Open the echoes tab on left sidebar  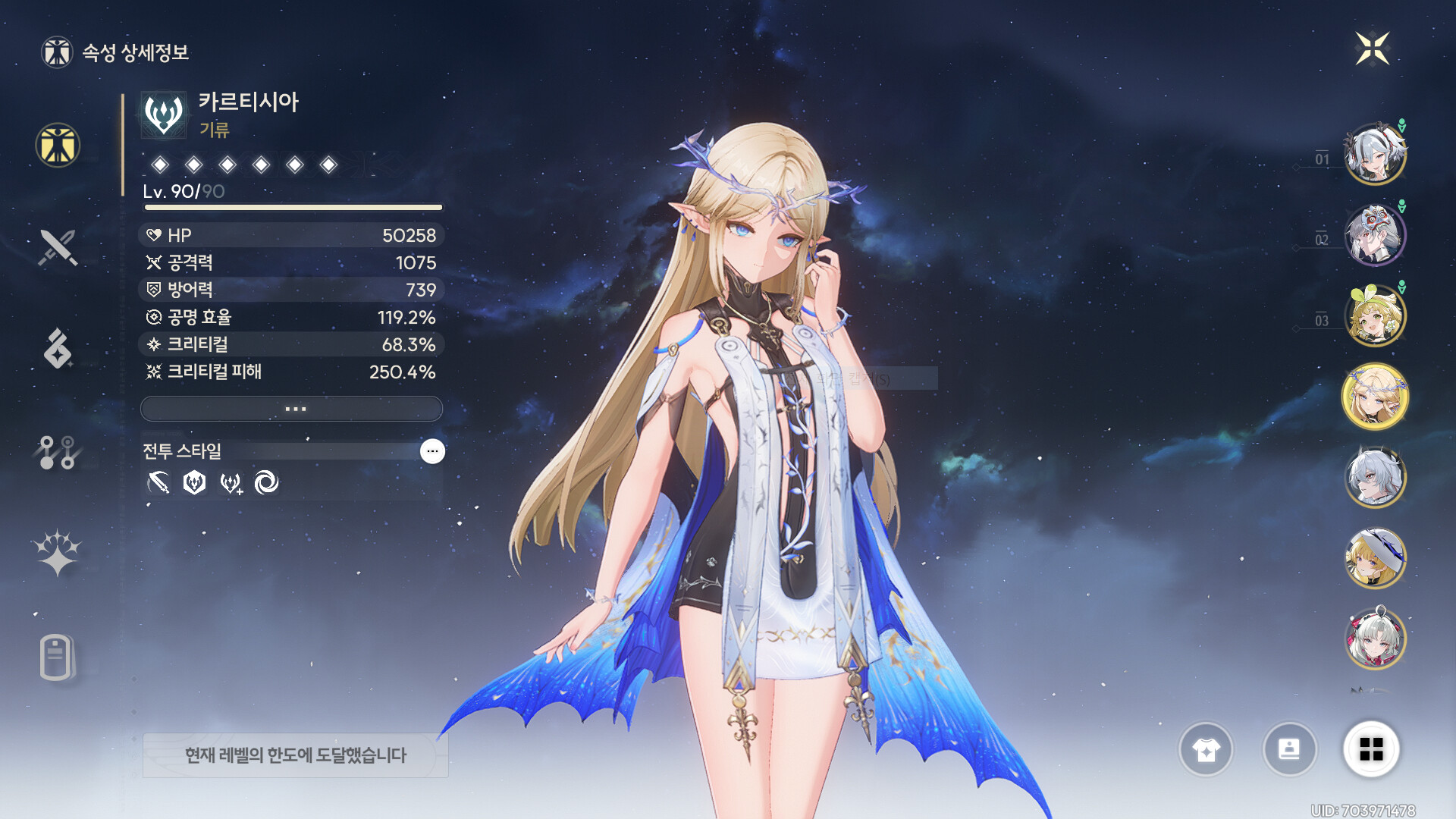(58, 349)
